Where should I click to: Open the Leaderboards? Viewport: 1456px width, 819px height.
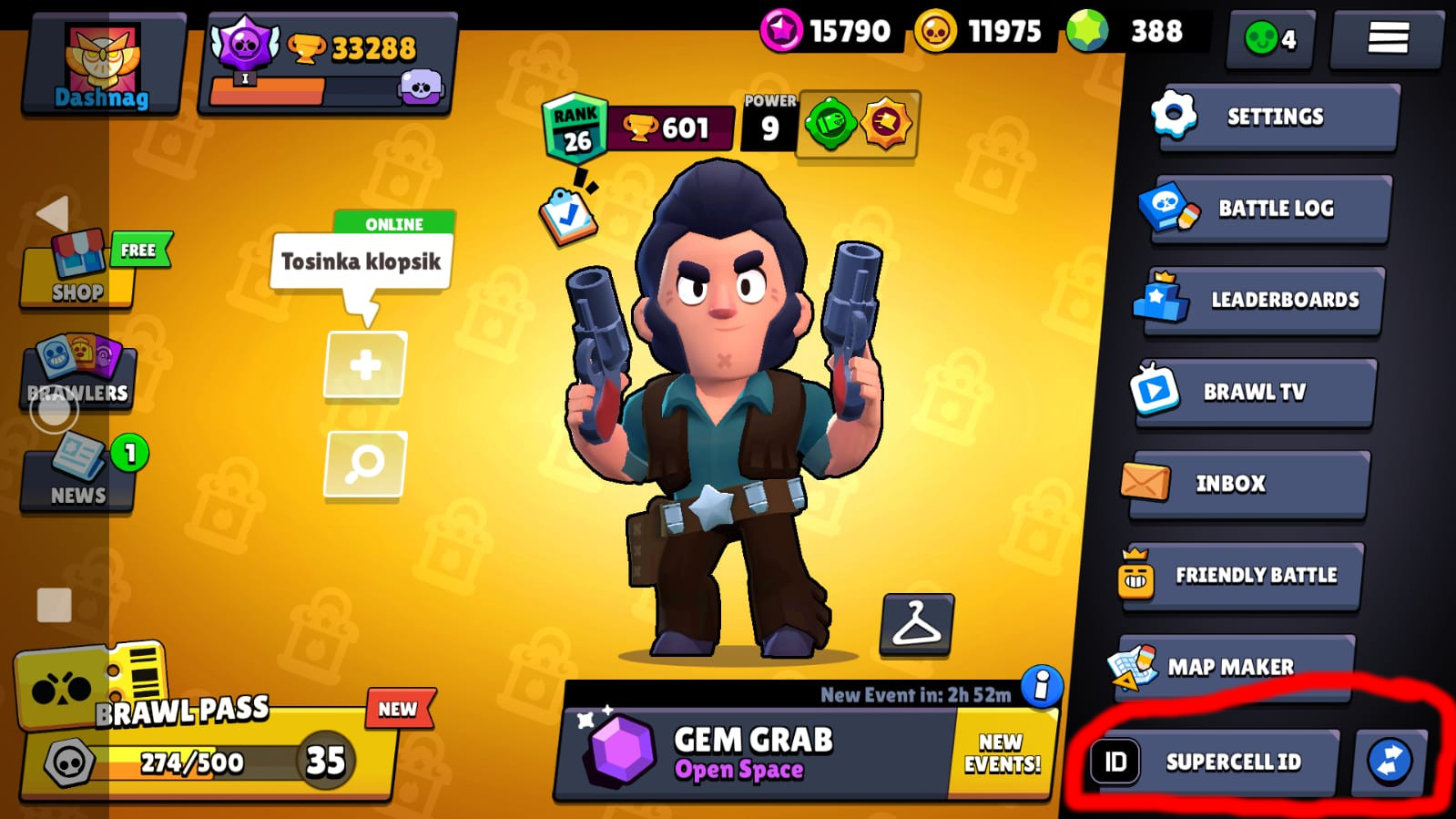point(1264,300)
